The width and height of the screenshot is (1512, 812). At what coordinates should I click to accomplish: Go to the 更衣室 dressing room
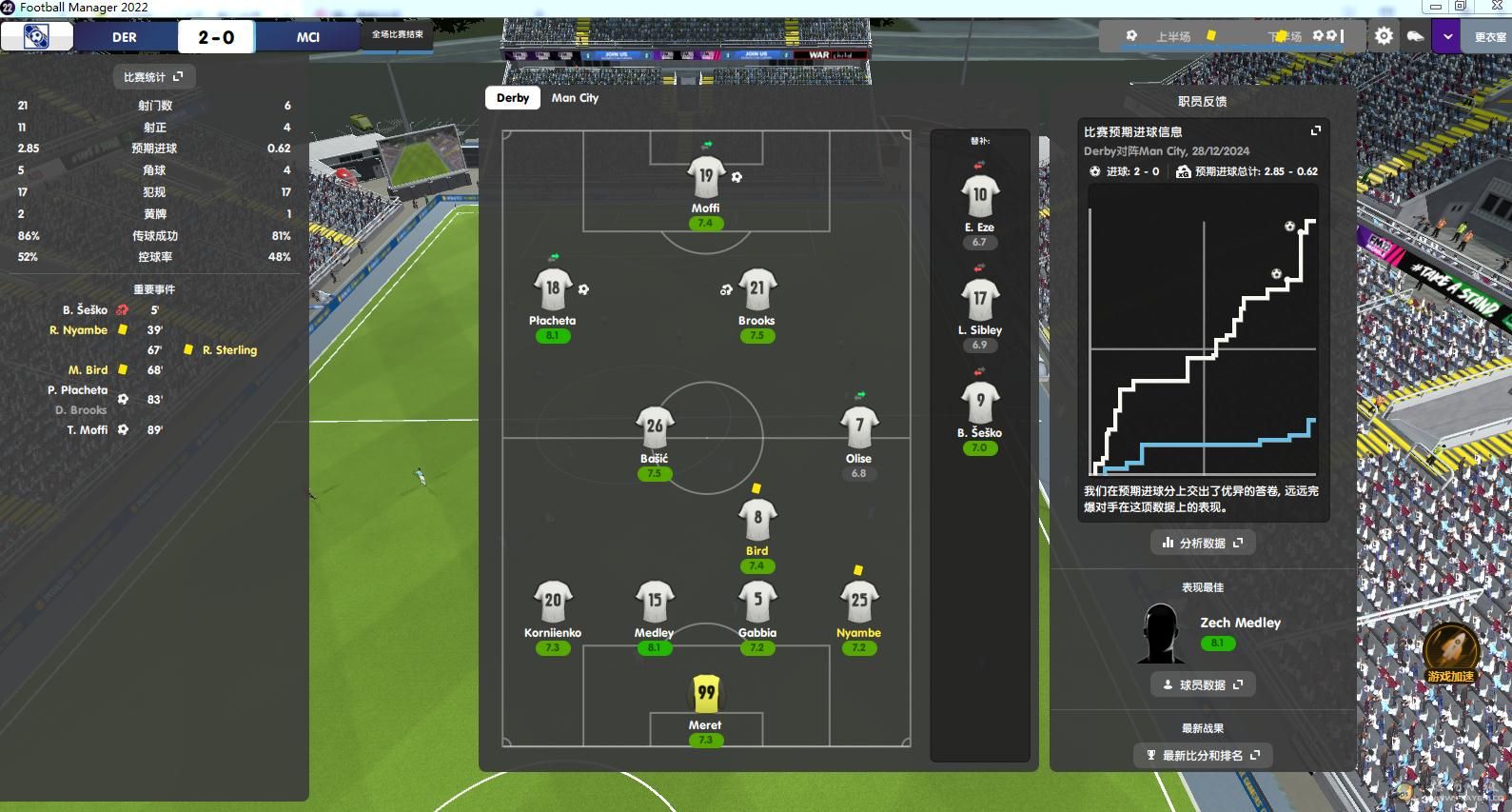pos(1489,37)
